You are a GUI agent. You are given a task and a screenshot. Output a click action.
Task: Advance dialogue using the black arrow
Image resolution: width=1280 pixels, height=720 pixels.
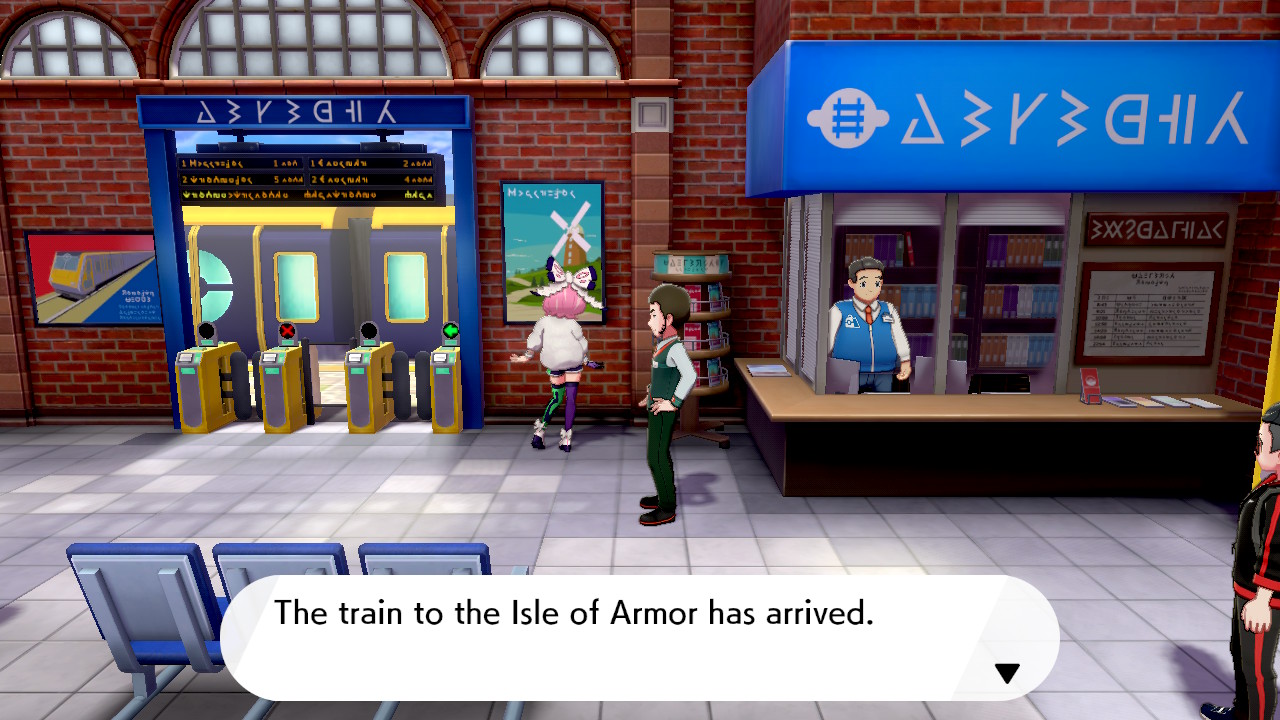(1006, 674)
